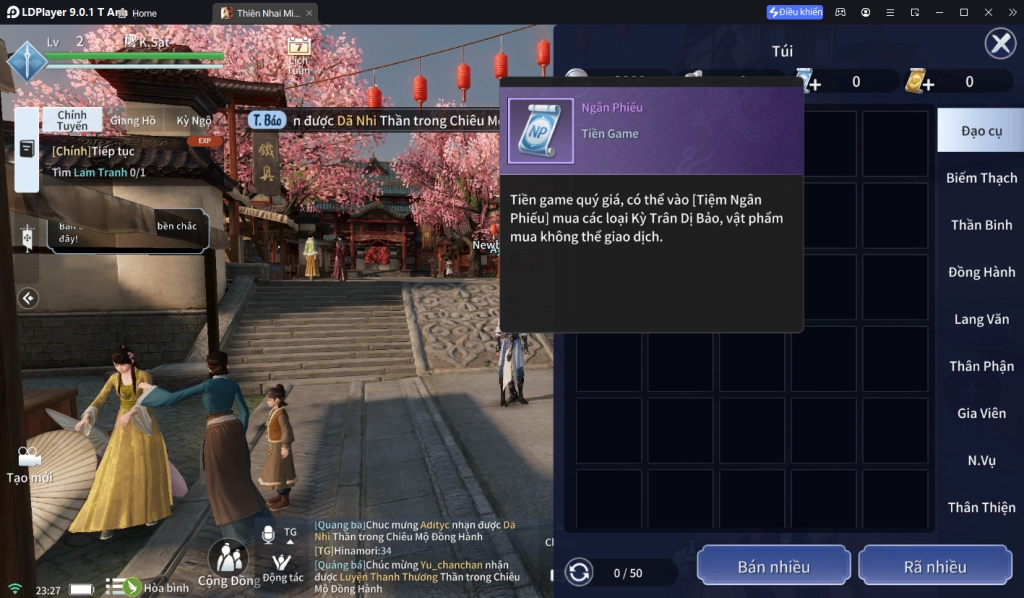Image resolution: width=1024 pixels, height=598 pixels.
Task: Sort the bag with the refresh icon
Action: [x=579, y=573]
